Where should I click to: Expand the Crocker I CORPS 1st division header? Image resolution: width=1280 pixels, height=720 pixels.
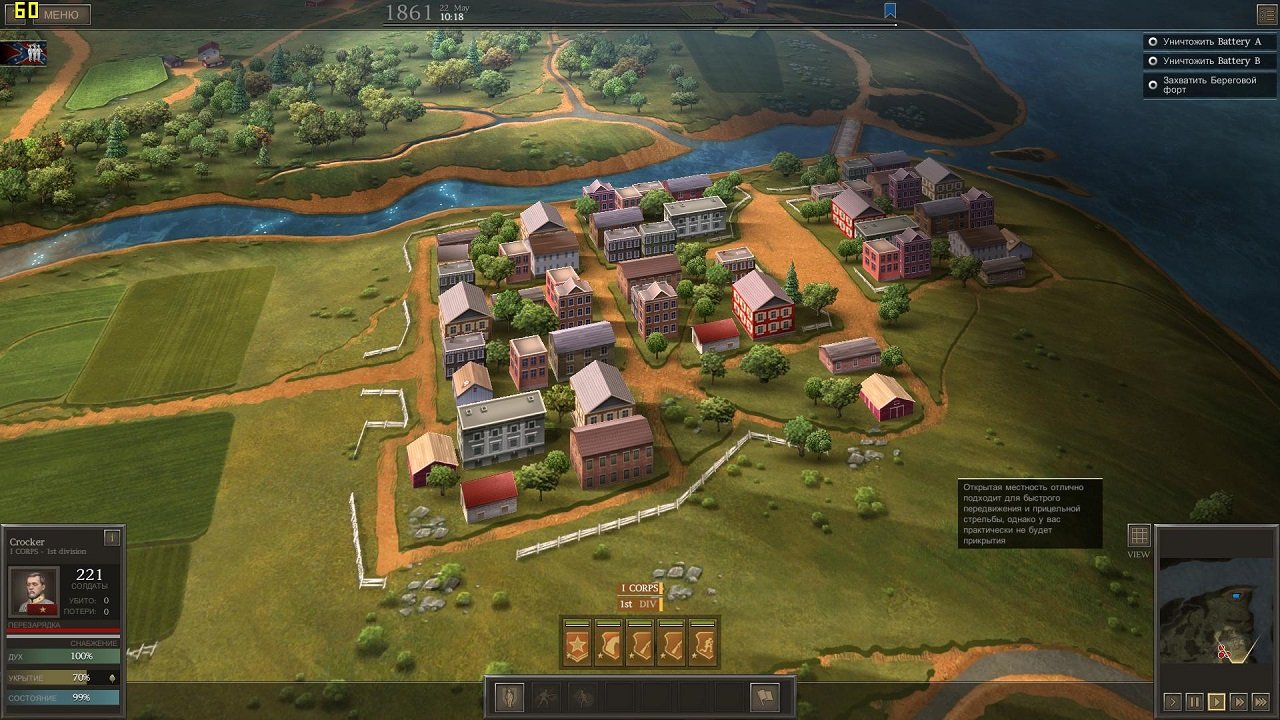click(45, 546)
